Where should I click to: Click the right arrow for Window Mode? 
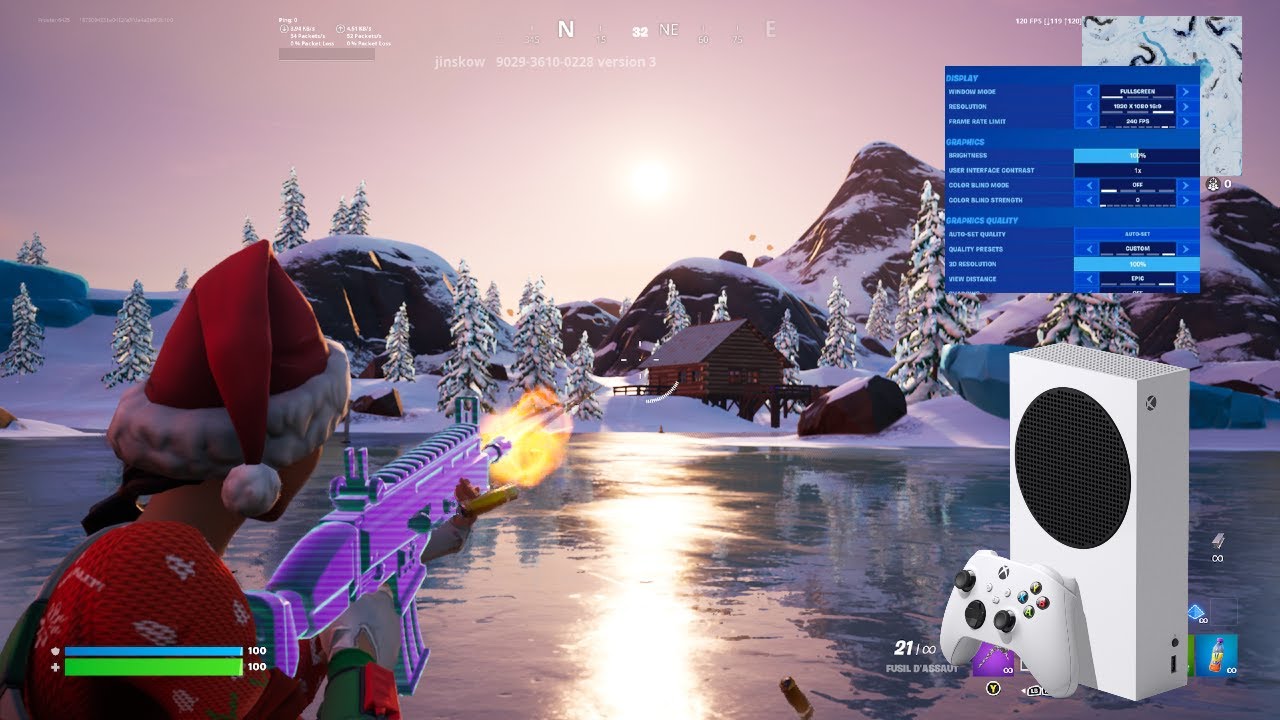[x=1187, y=92]
